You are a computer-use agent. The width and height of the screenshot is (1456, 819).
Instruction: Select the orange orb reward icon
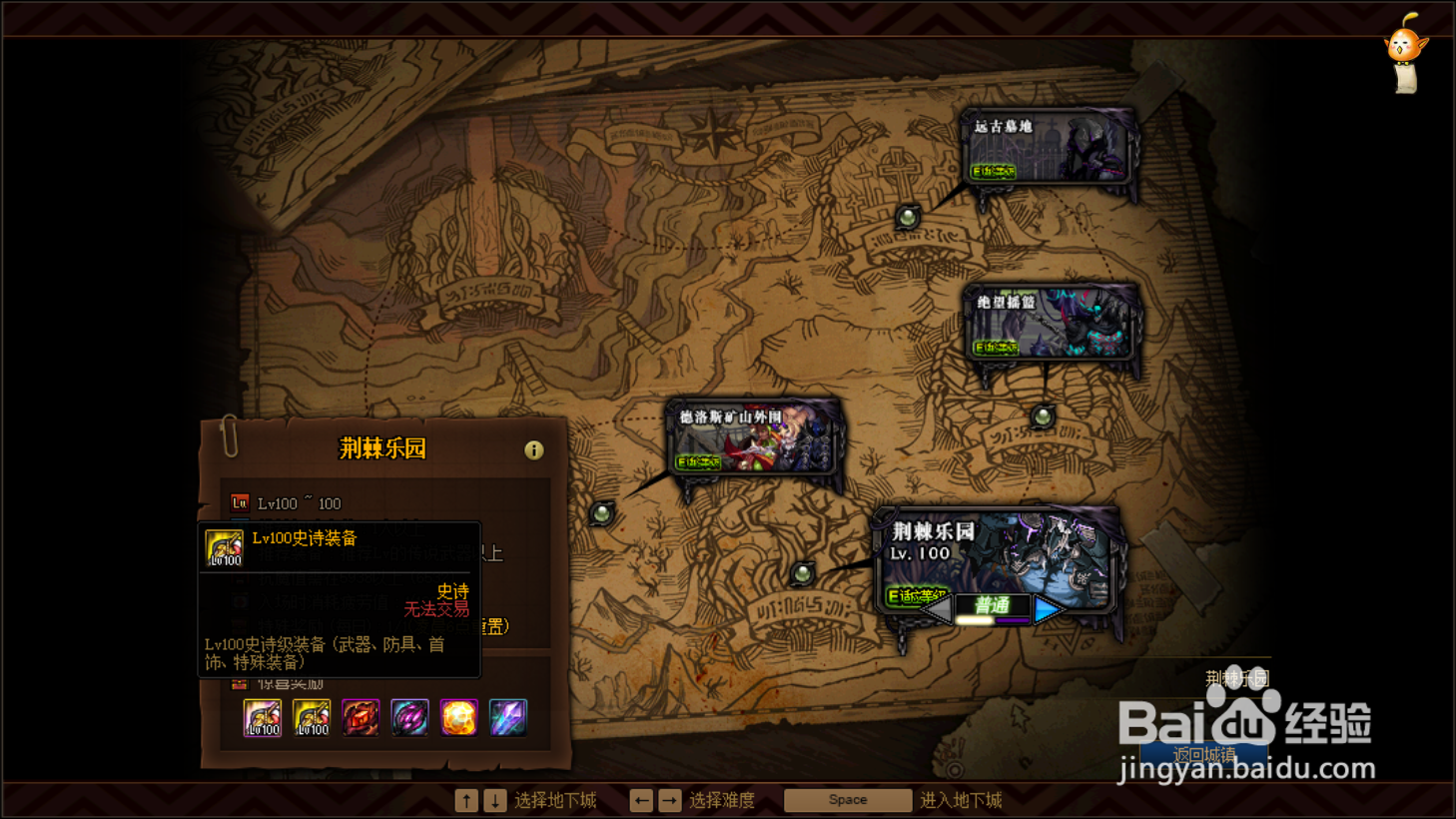(x=460, y=717)
